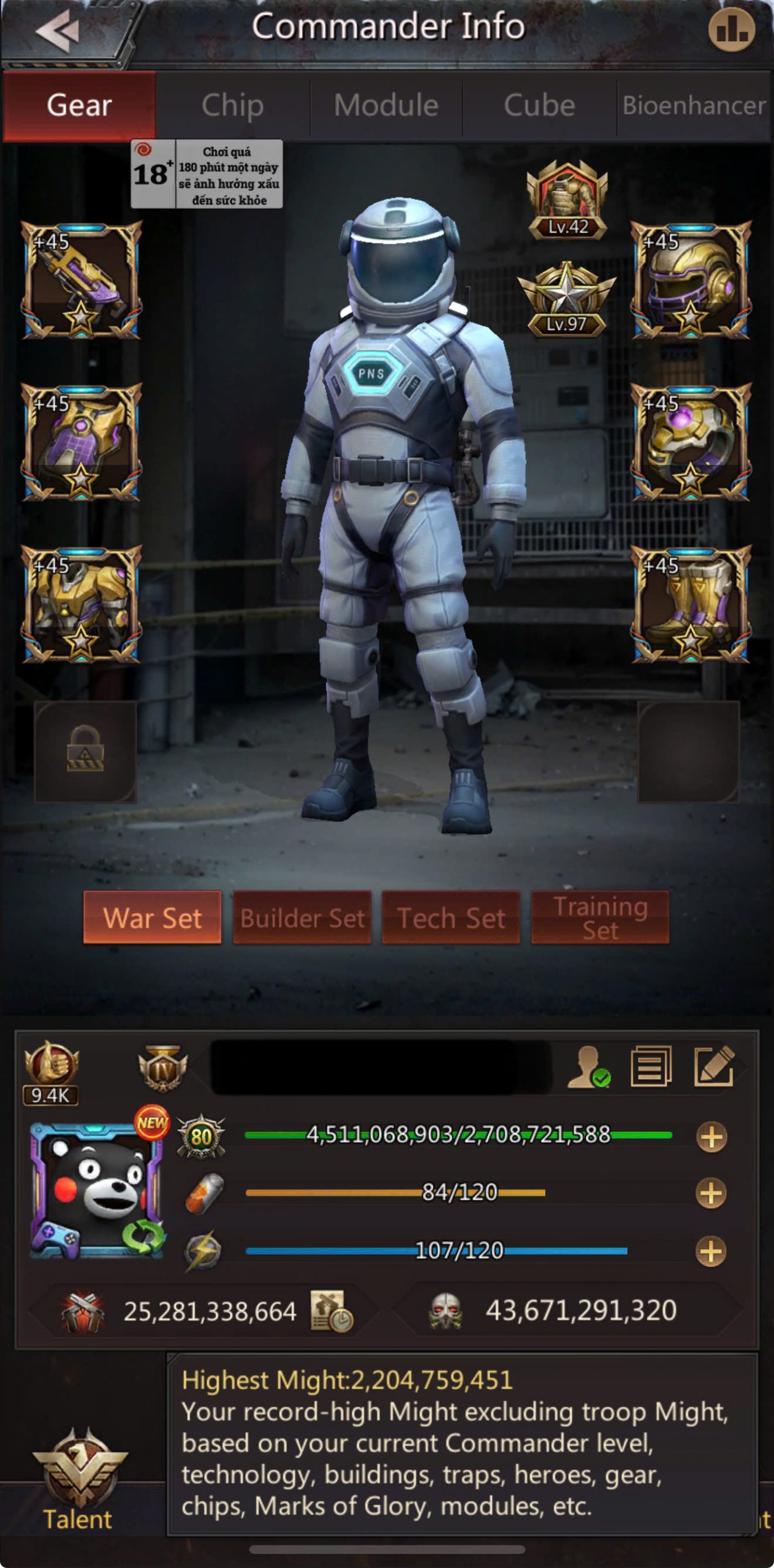Choose the +45 chest armor slot

coord(82,605)
